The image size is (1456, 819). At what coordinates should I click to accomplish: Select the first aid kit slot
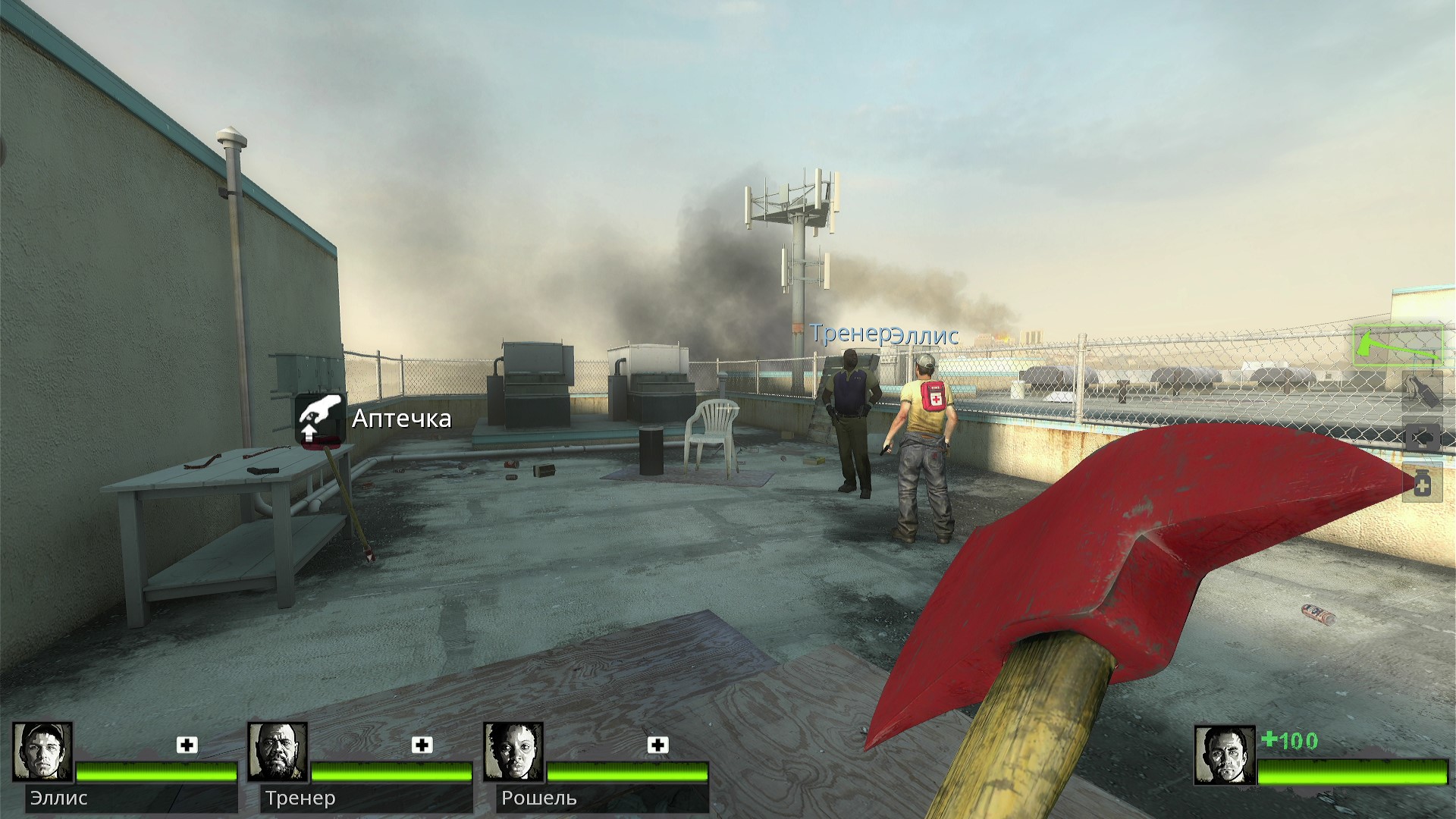pyautogui.click(x=1421, y=438)
